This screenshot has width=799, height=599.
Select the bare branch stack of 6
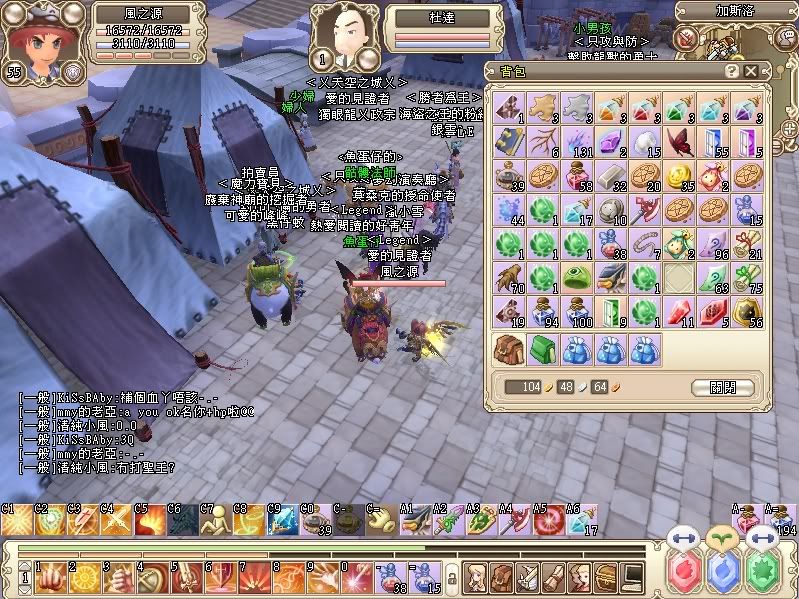pyautogui.click(x=542, y=142)
